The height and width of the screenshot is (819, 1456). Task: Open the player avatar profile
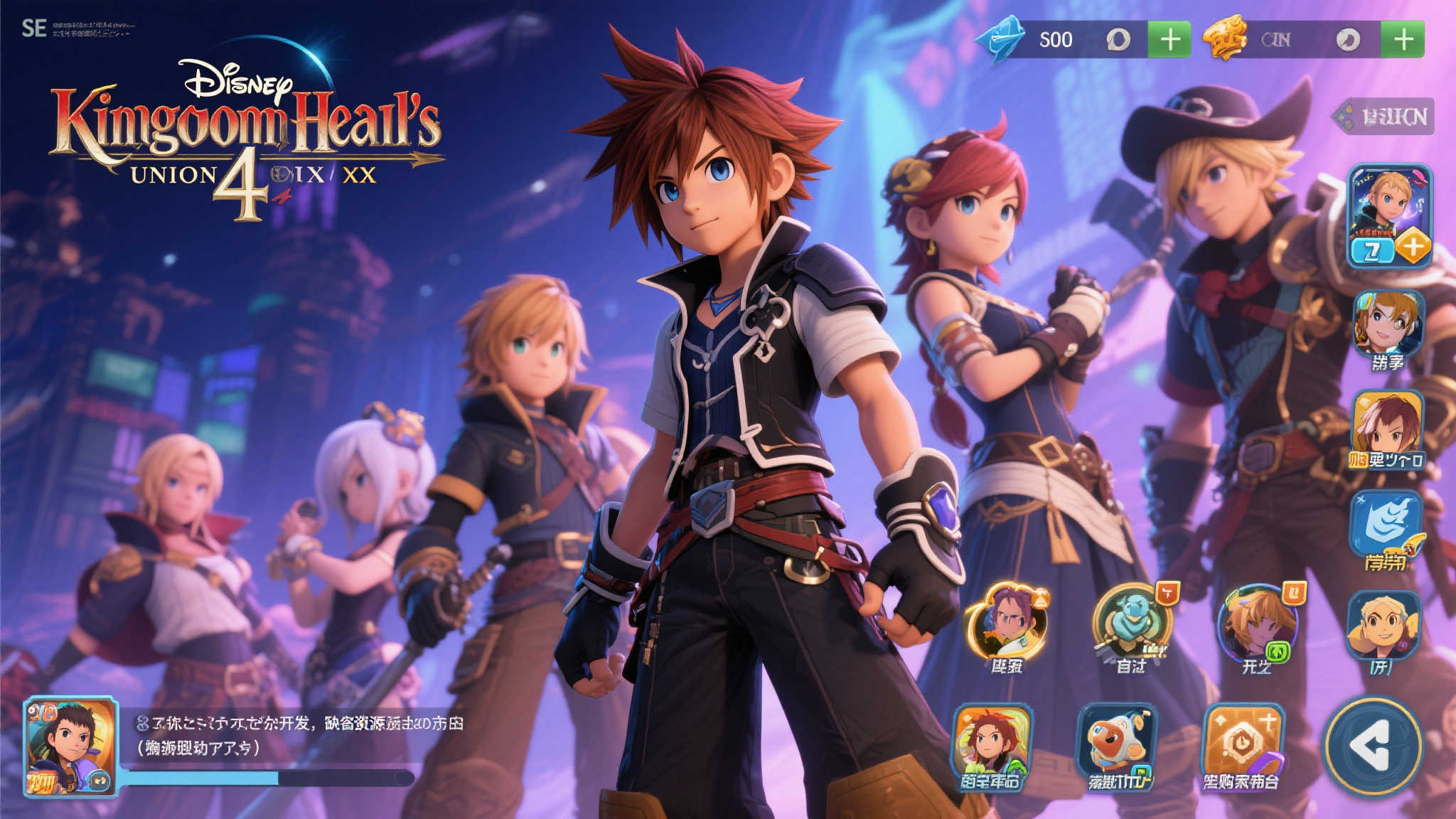70,746
